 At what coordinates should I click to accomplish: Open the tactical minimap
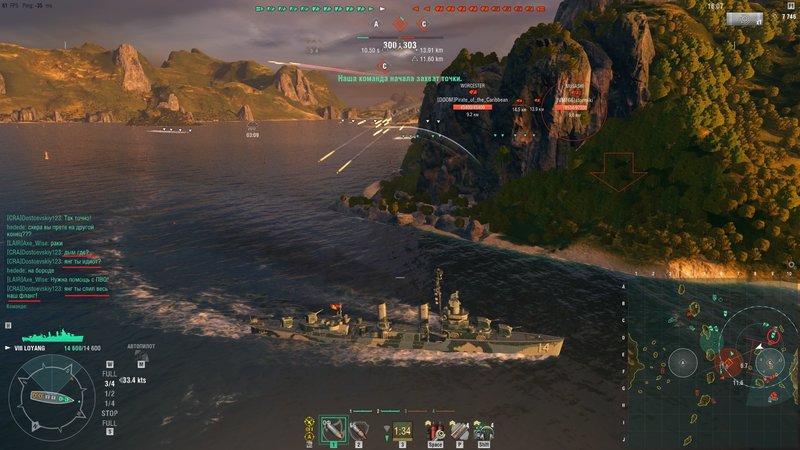(712, 358)
